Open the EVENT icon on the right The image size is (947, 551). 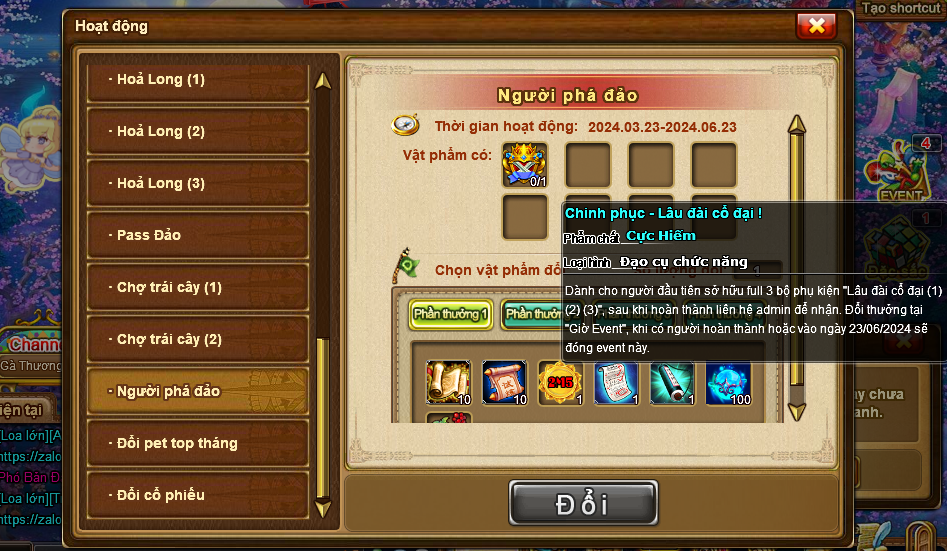pos(900,175)
